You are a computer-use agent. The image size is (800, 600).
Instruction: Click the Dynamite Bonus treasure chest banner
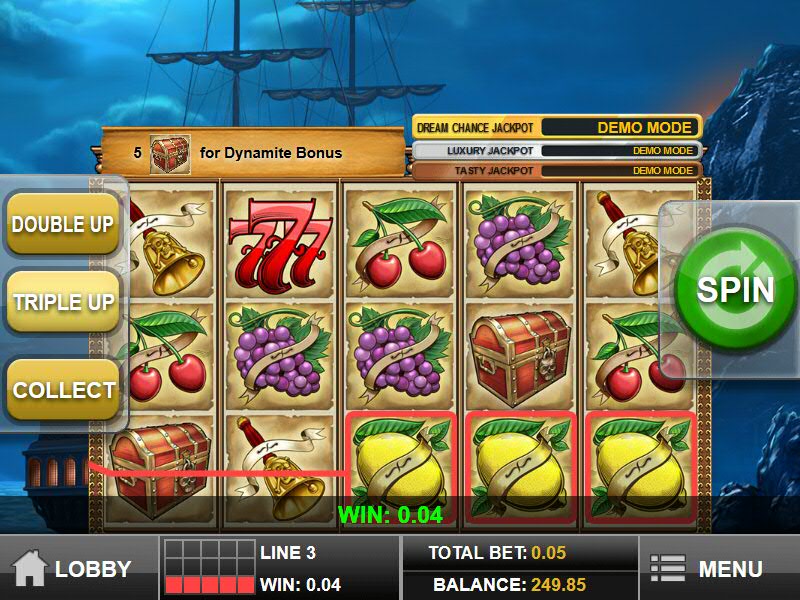click(250, 153)
